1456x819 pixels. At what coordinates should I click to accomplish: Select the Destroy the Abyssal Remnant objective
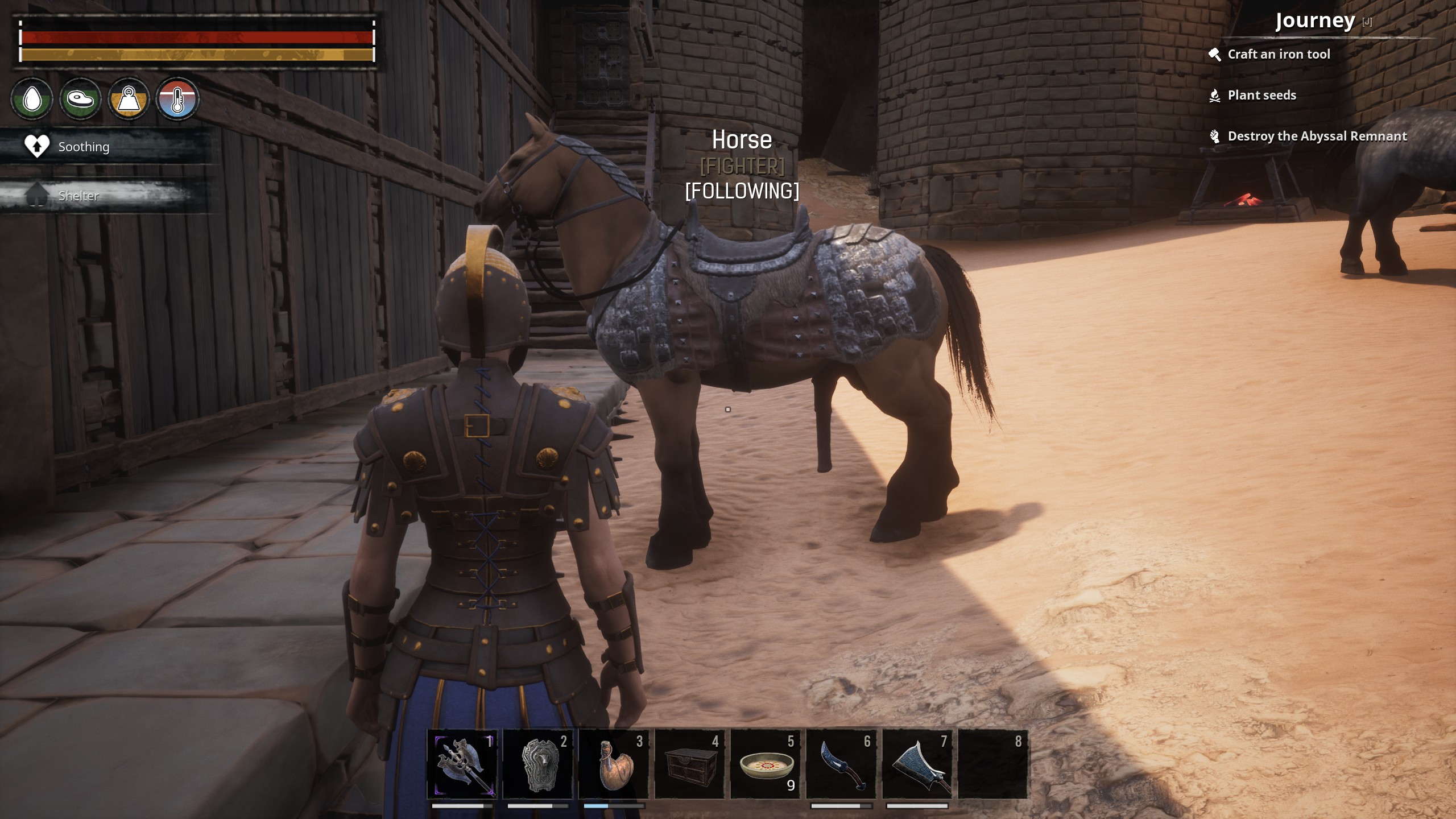[1317, 136]
